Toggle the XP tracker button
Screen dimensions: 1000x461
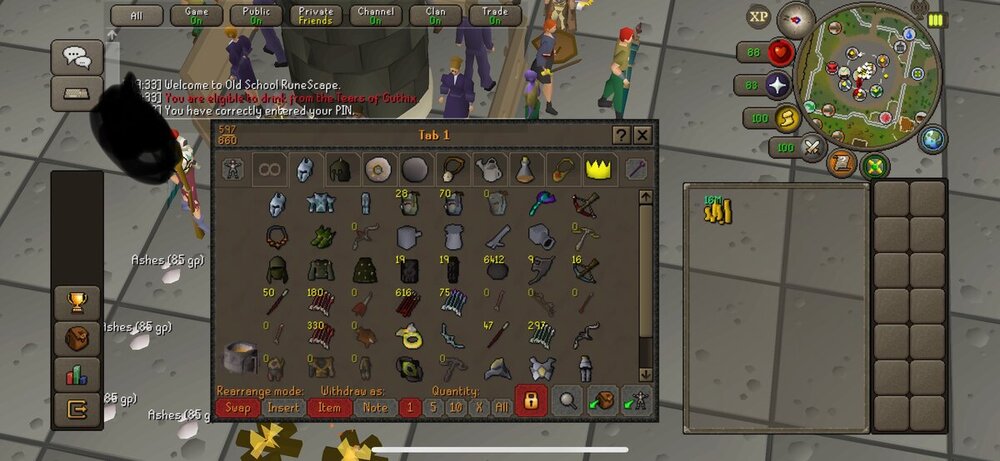click(759, 16)
